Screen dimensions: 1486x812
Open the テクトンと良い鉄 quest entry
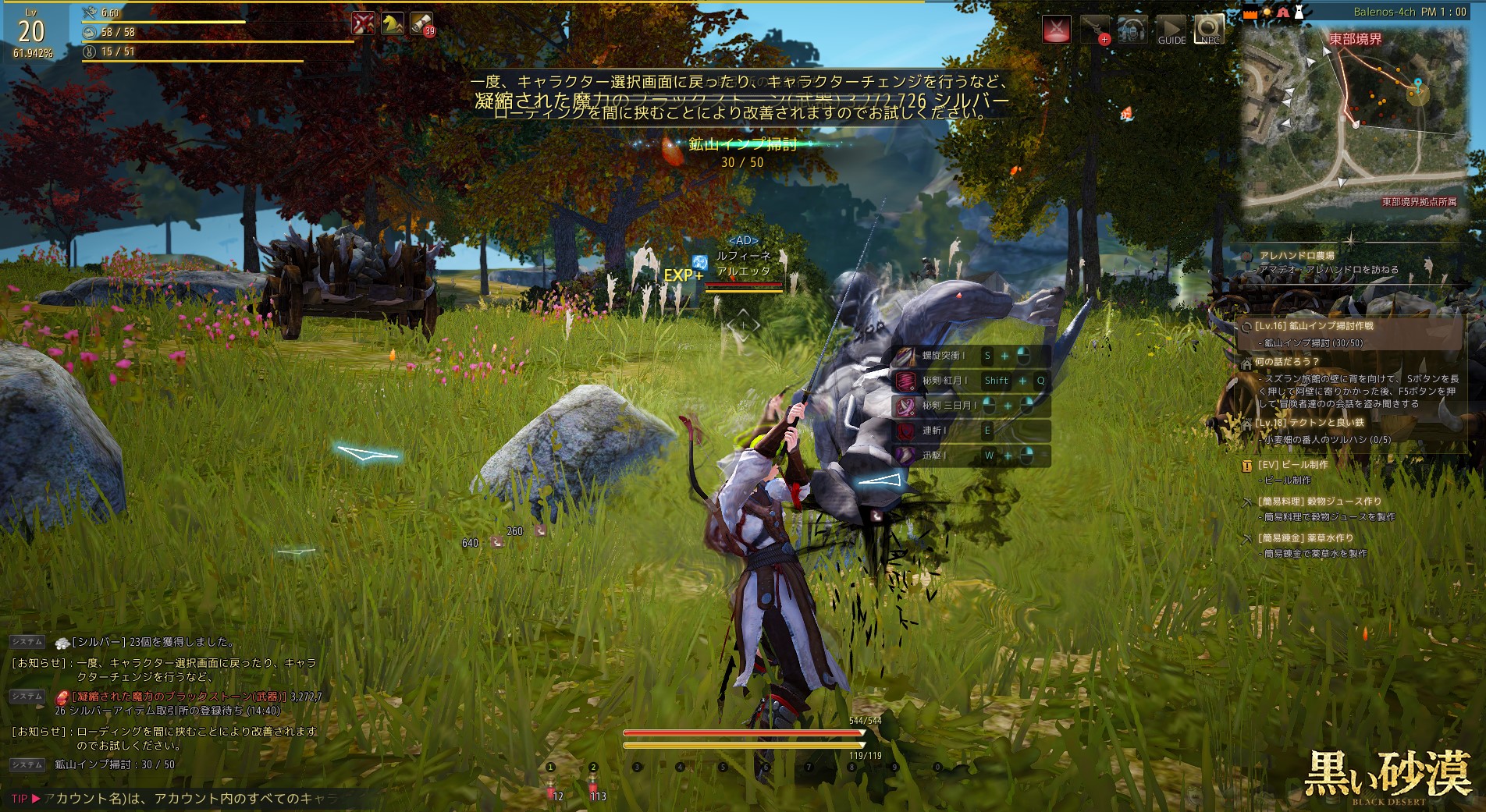[1310, 423]
